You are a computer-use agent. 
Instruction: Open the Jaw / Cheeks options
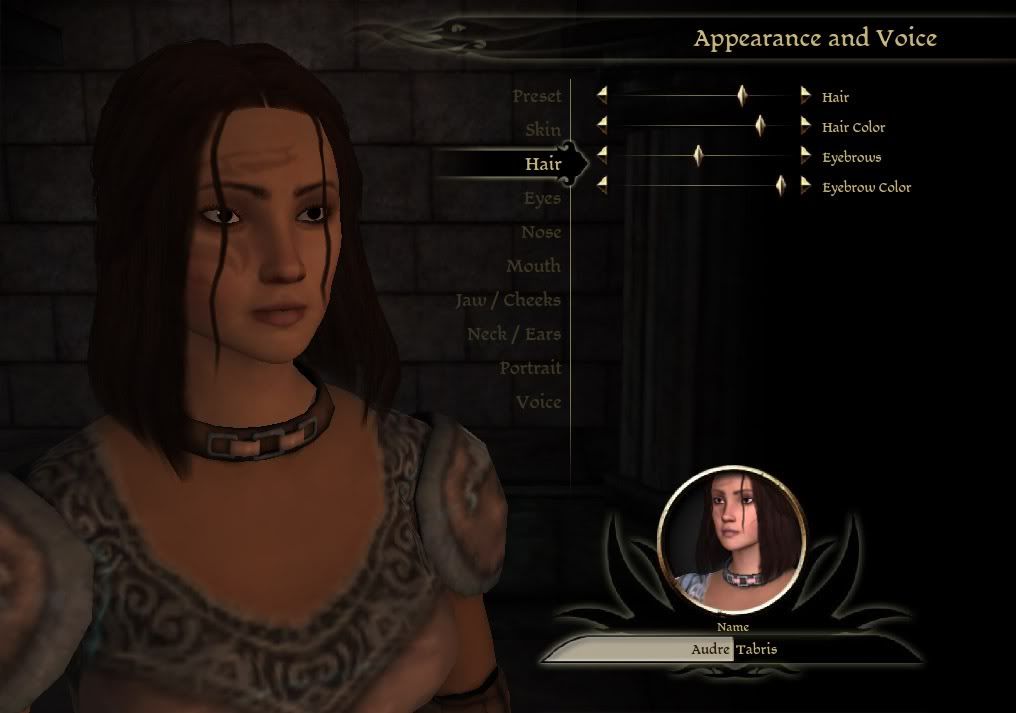[508, 301]
